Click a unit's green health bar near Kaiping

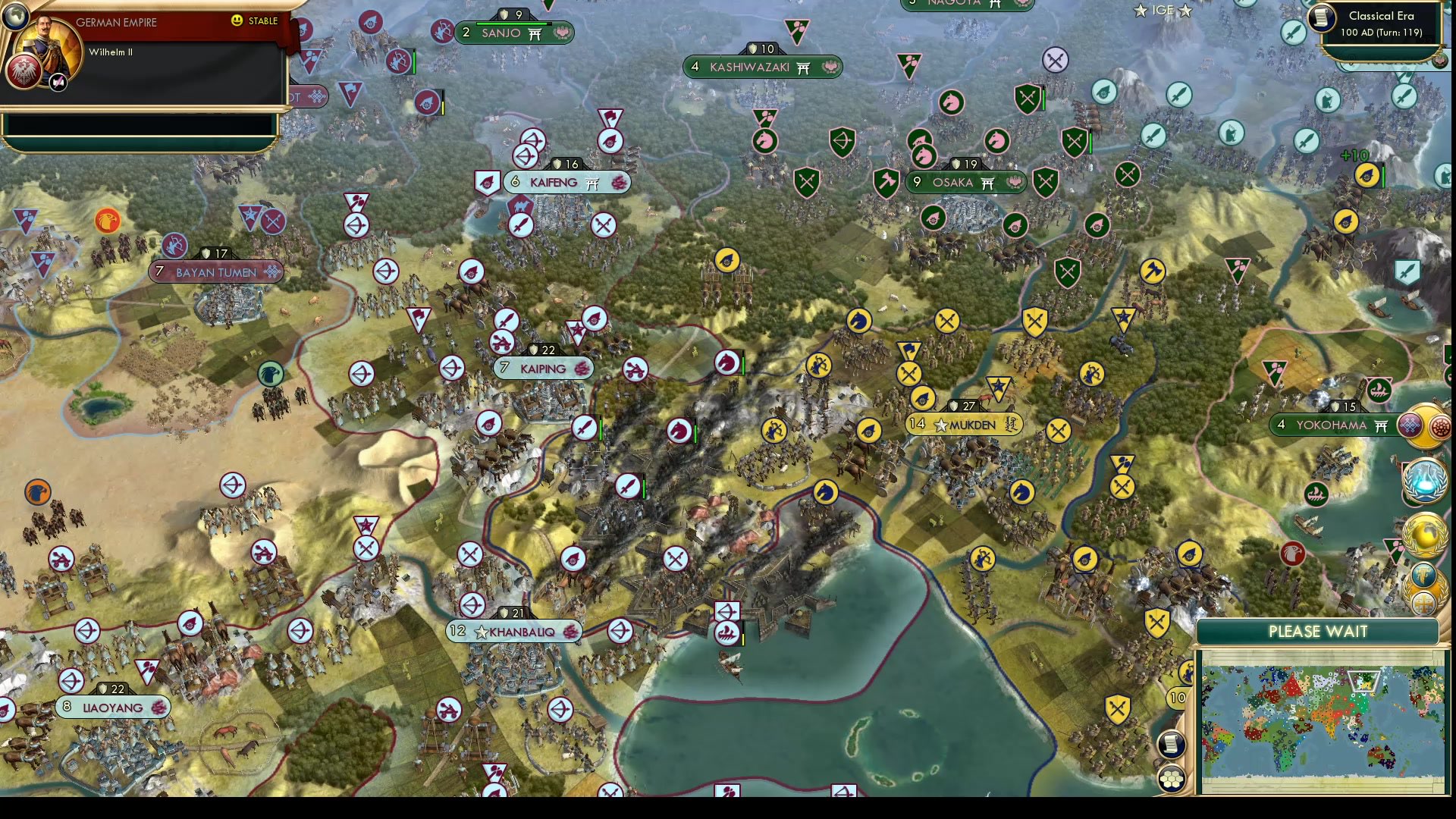click(x=600, y=430)
